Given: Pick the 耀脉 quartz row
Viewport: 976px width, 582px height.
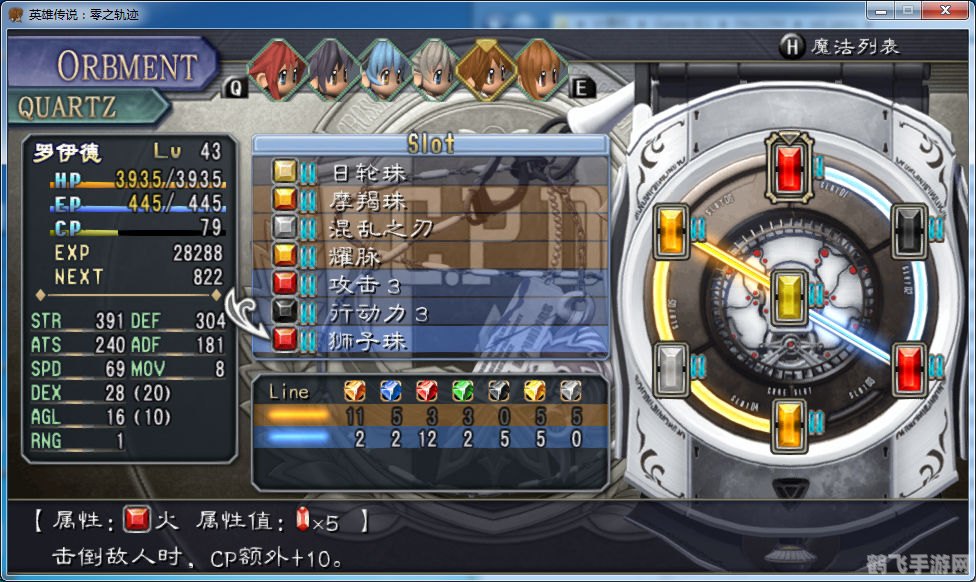Looking at the screenshot, I should click(x=430, y=256).
